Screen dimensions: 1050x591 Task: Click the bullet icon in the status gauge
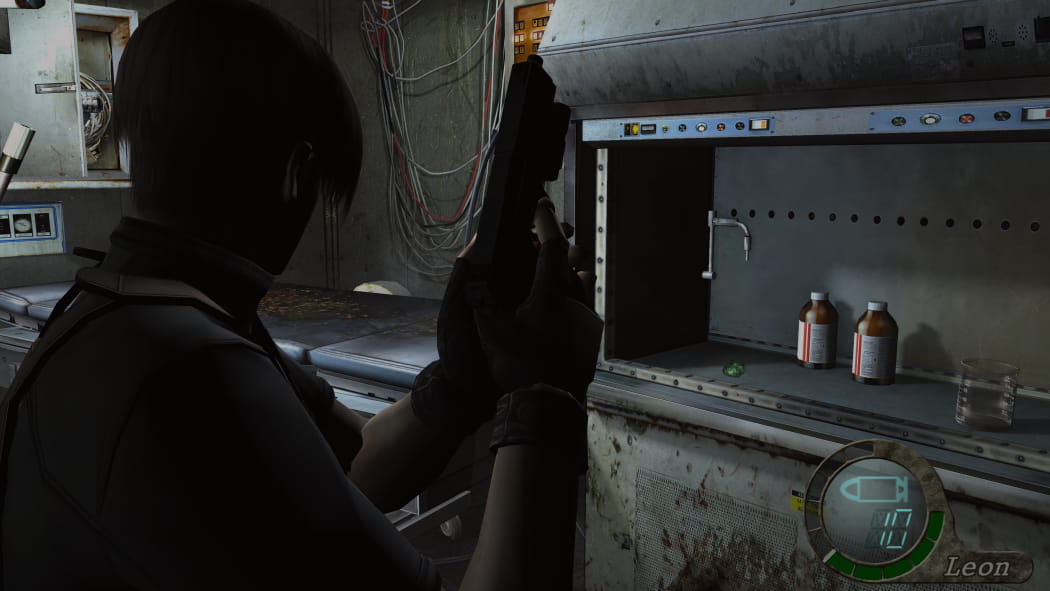coord(874,490)
